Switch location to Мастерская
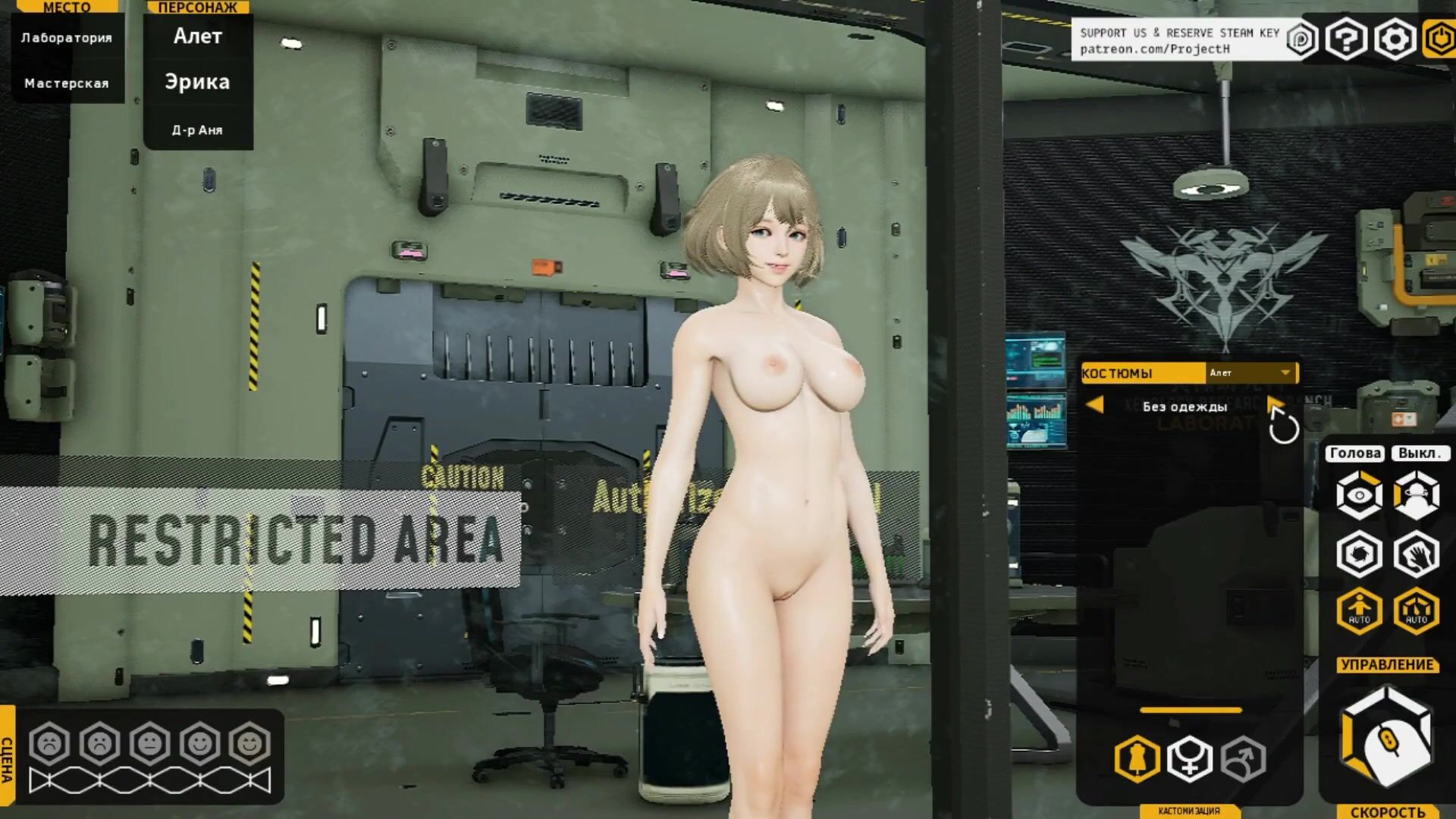 pos(67,83)
